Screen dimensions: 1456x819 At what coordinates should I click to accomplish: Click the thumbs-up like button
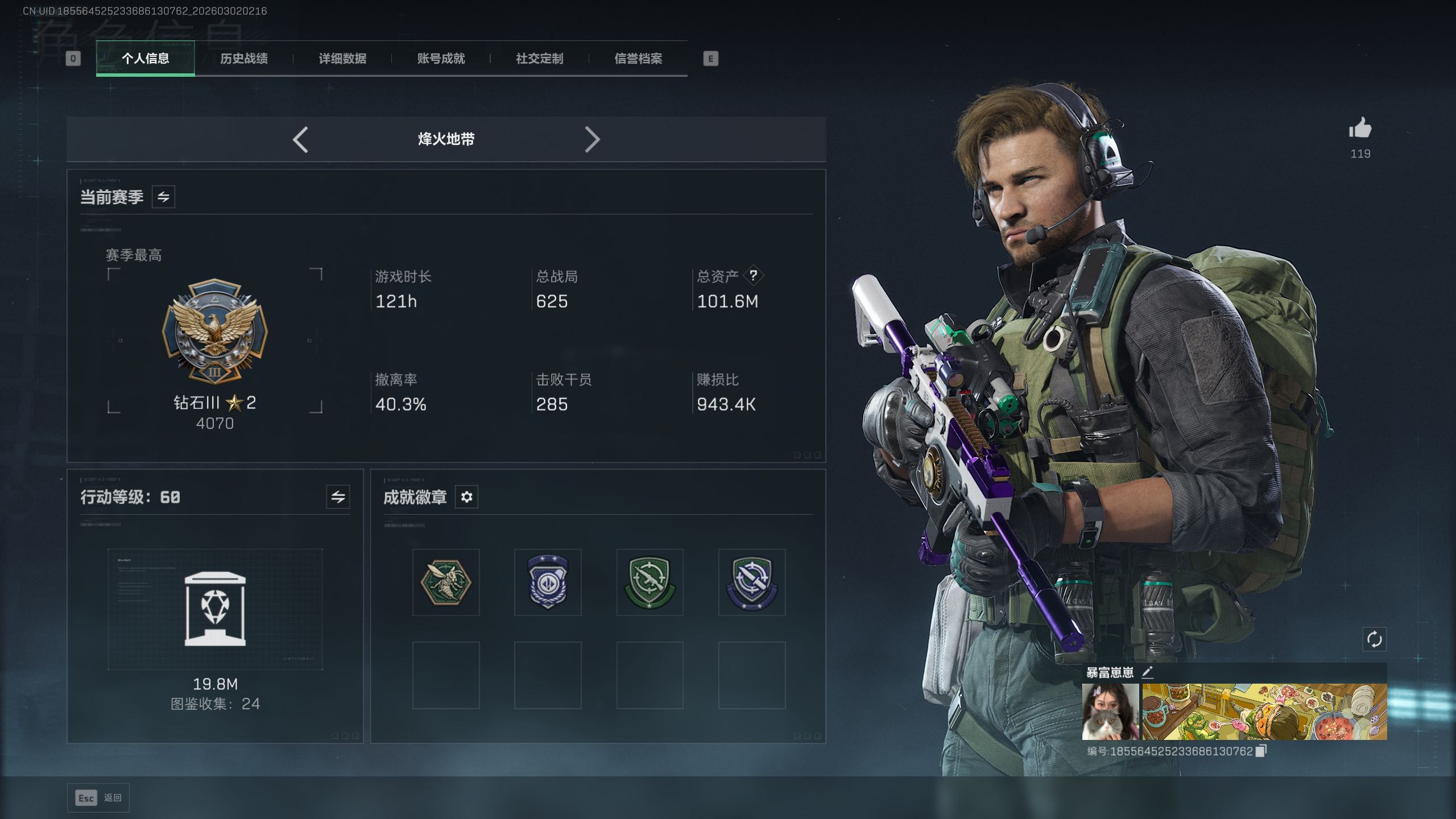[1360, 129]
